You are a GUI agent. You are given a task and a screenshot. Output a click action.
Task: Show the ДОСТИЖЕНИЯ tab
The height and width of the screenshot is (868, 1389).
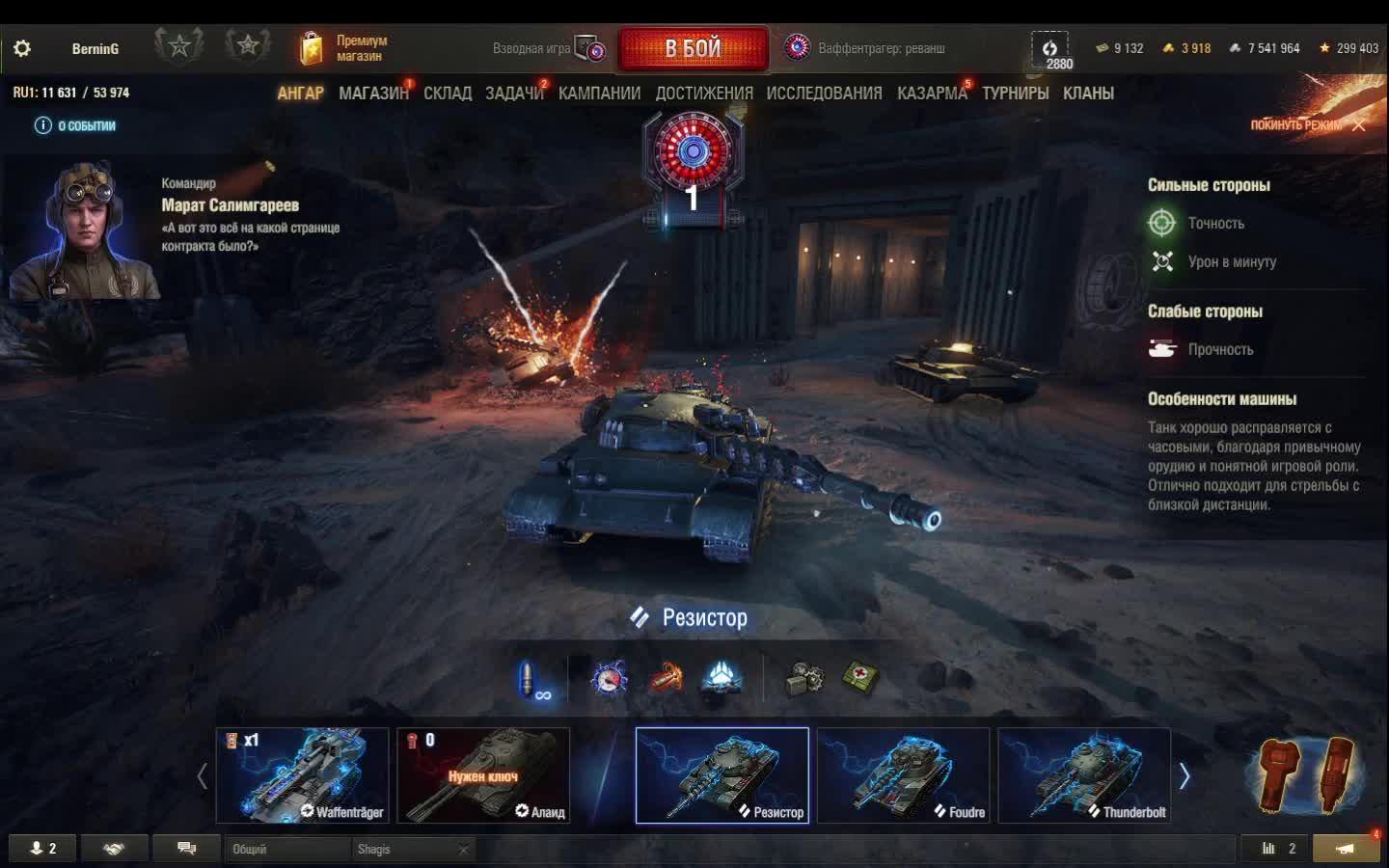pyautogui.click(x=704, y=94)
